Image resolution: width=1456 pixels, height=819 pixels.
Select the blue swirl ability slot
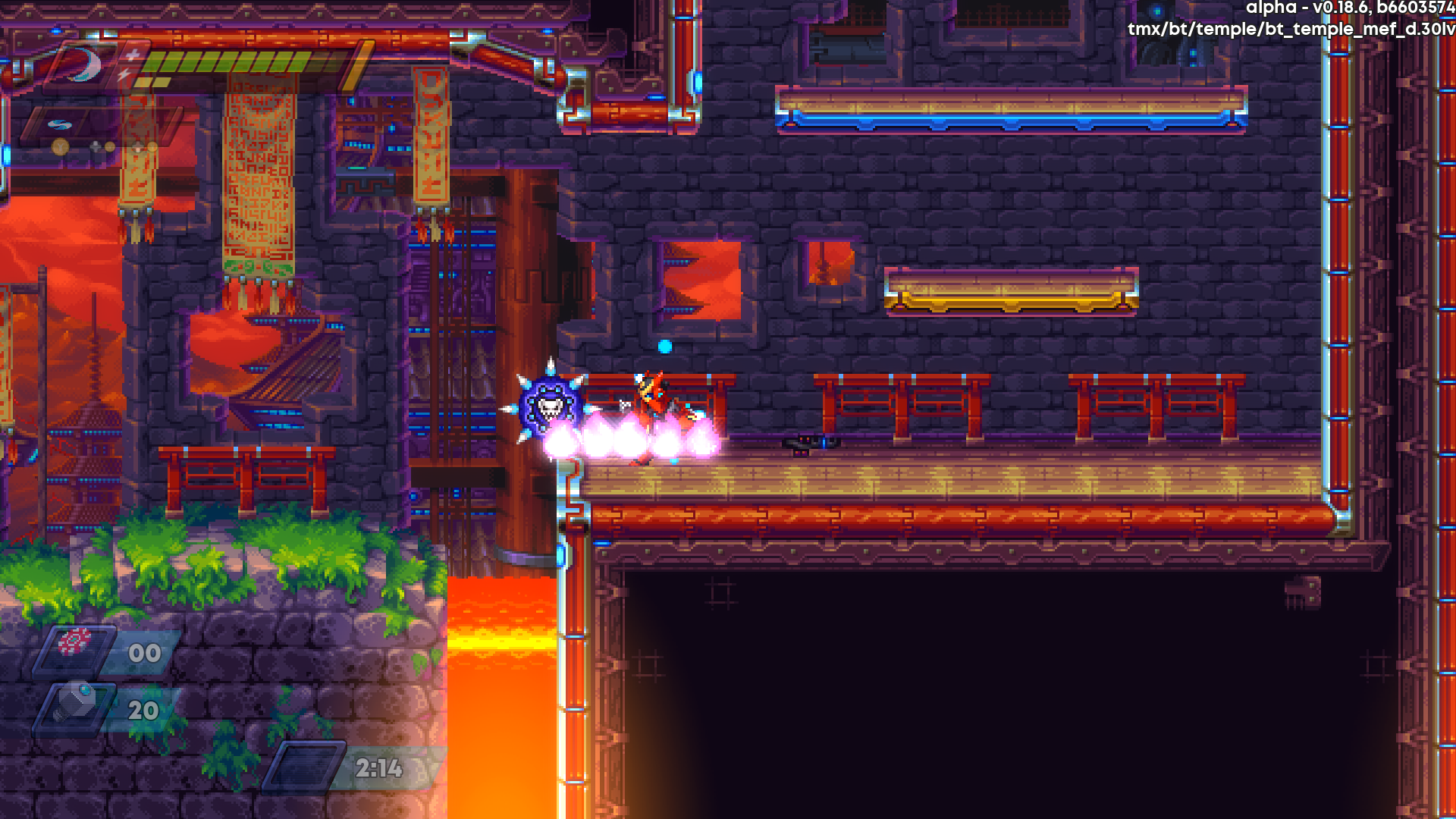pos(59,124)
